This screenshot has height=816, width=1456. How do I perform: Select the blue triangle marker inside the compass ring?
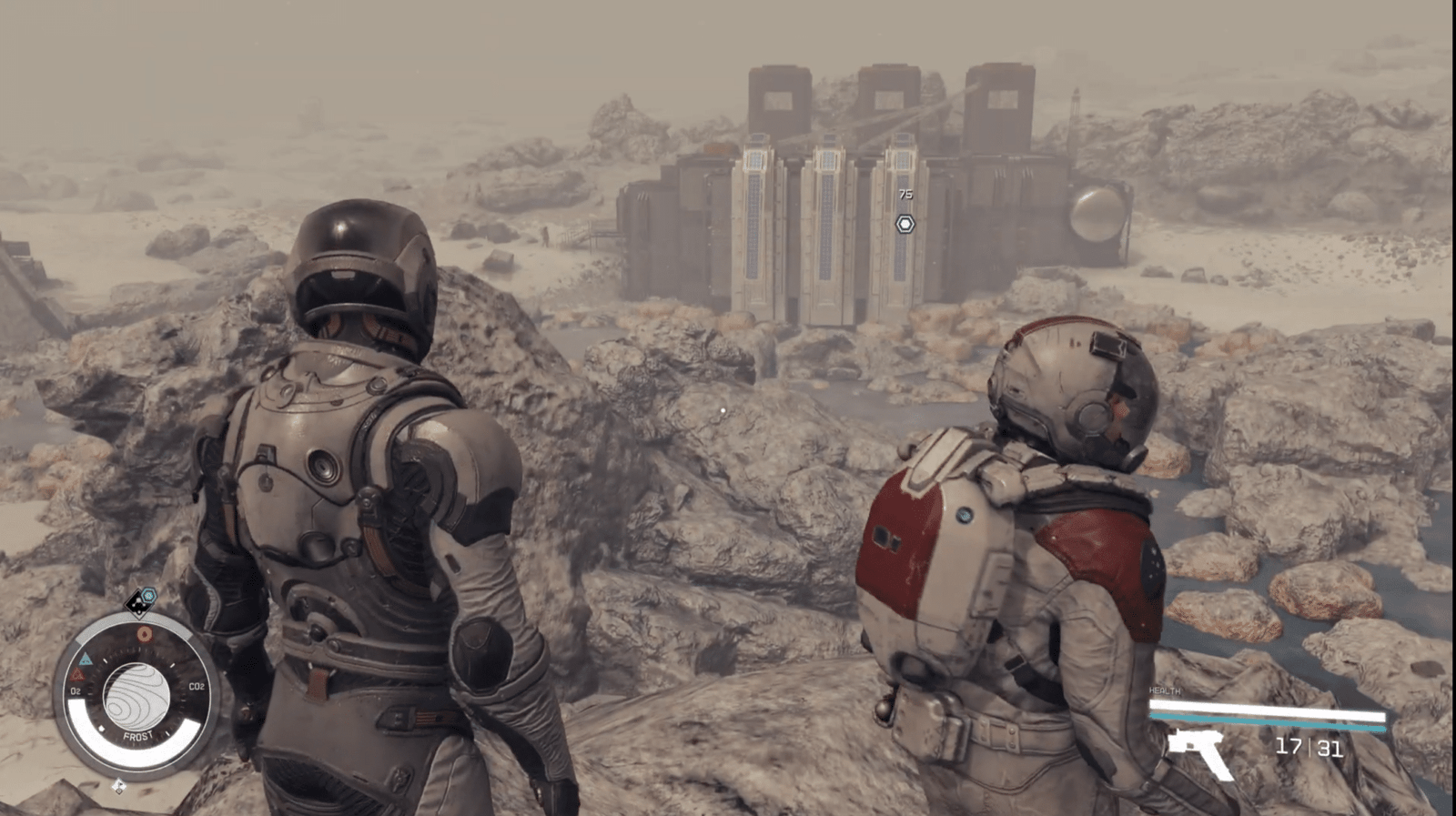pyautogui.click(x=86, y=659)
